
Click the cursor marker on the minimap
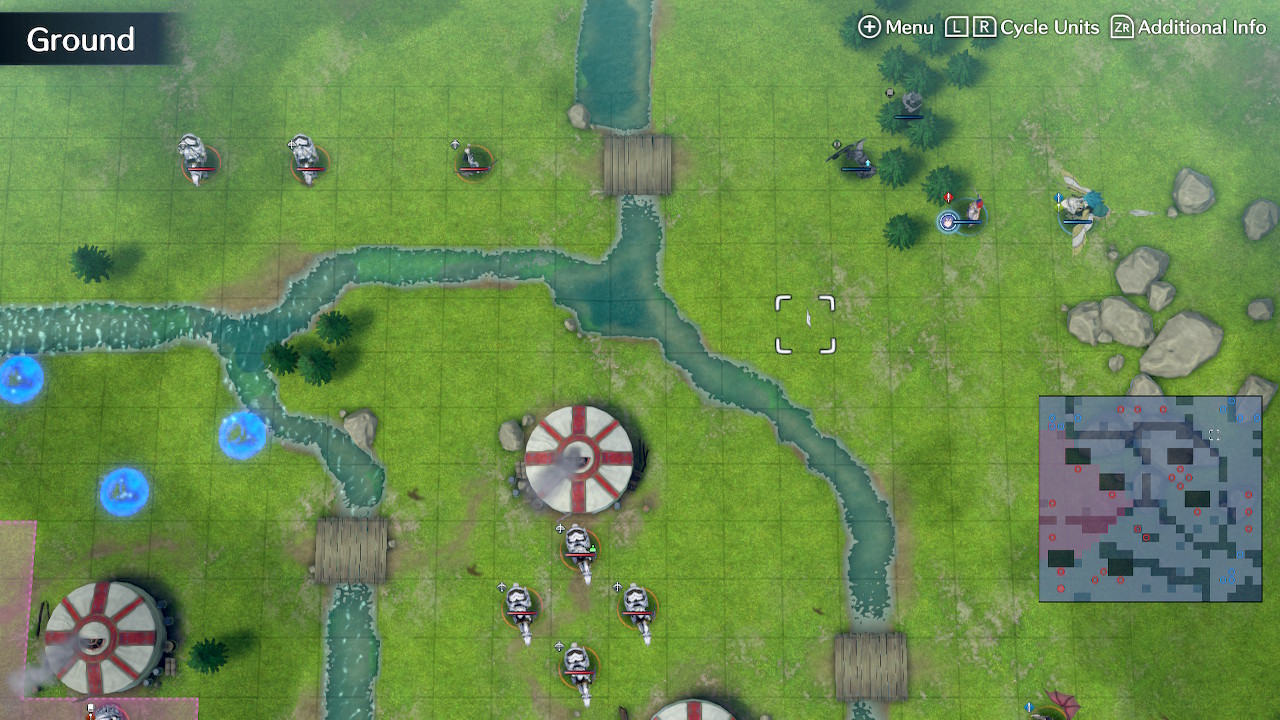coord(1216,434)
